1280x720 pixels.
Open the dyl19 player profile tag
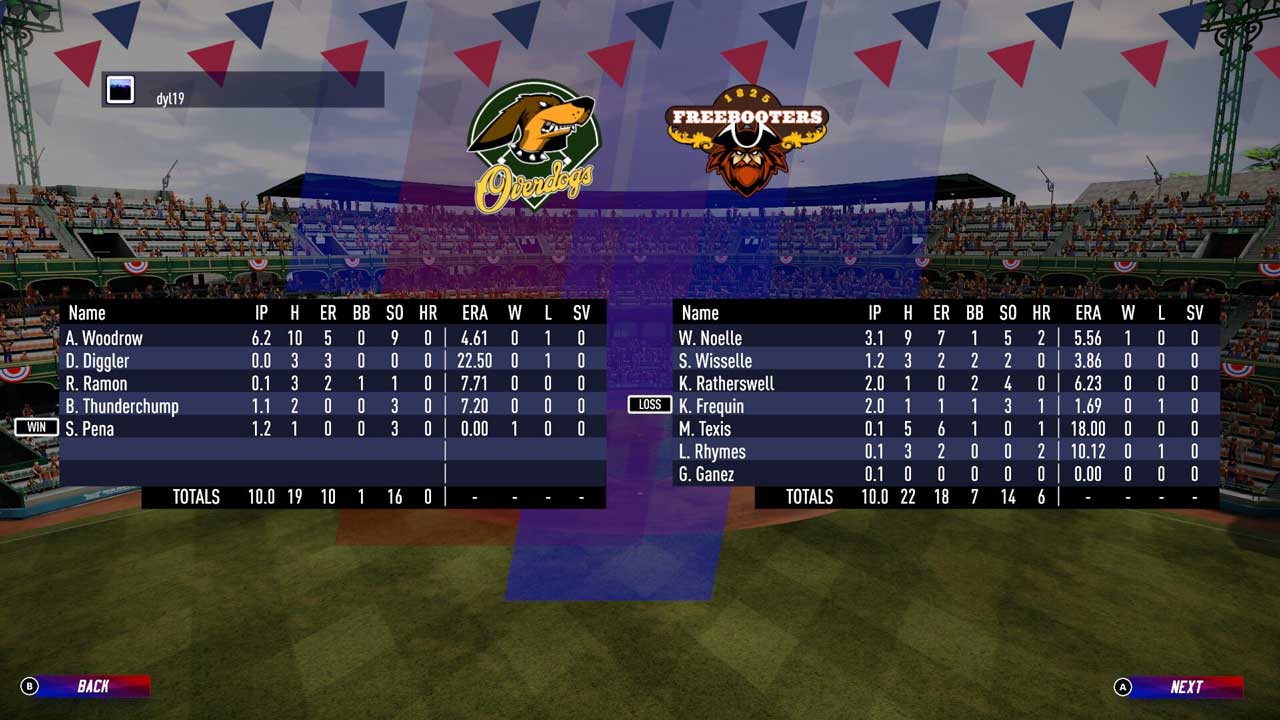coord(243,90)
